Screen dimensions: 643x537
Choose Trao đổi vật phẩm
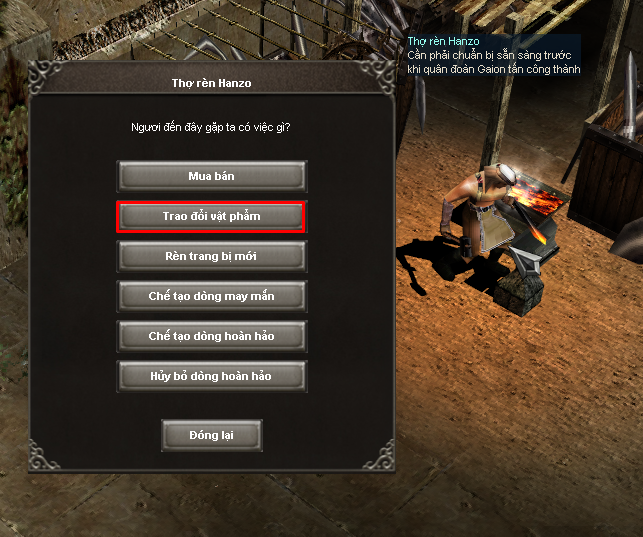(x=211, y=216)
